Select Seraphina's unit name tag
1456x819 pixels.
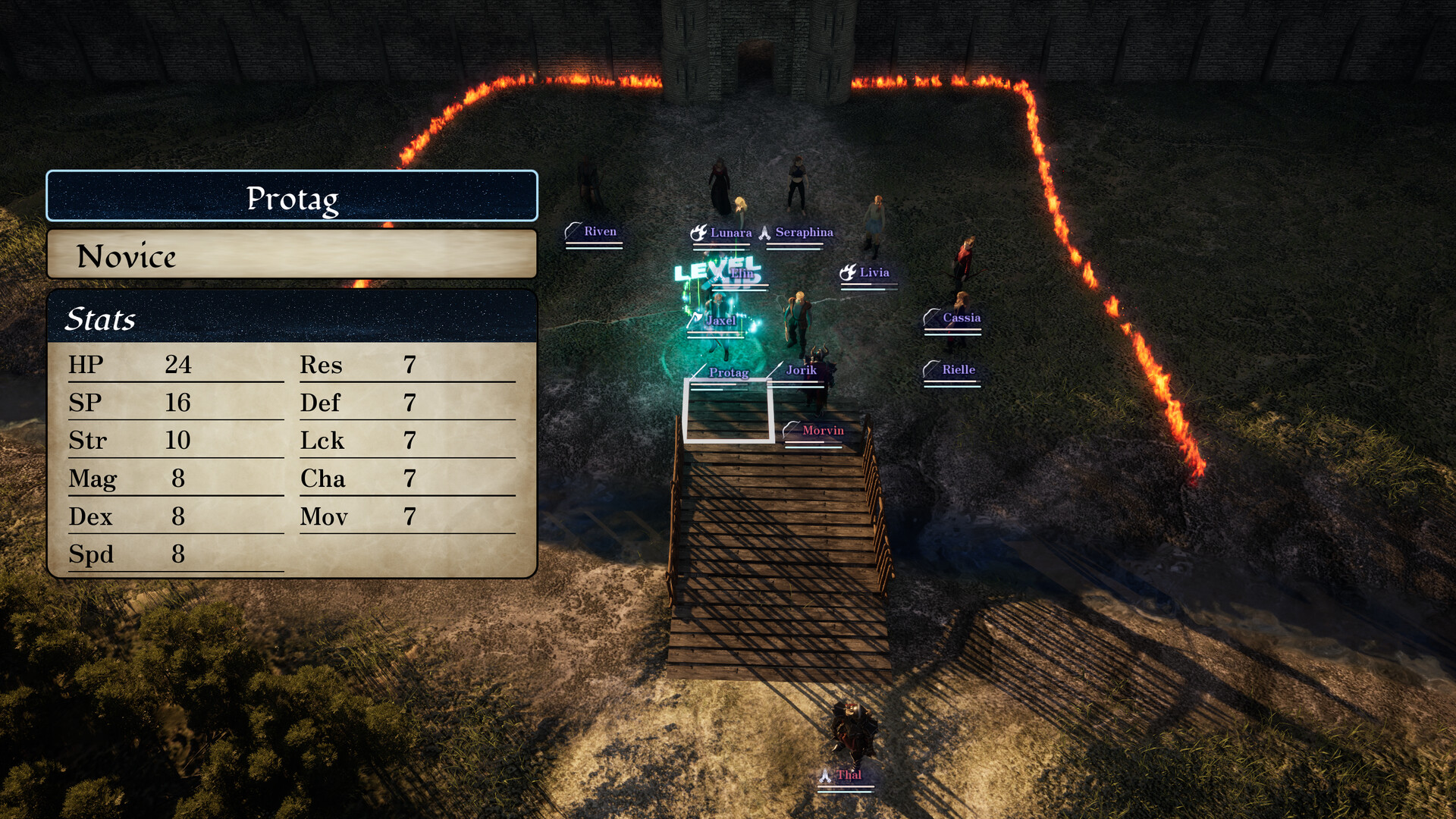[804, 232]
